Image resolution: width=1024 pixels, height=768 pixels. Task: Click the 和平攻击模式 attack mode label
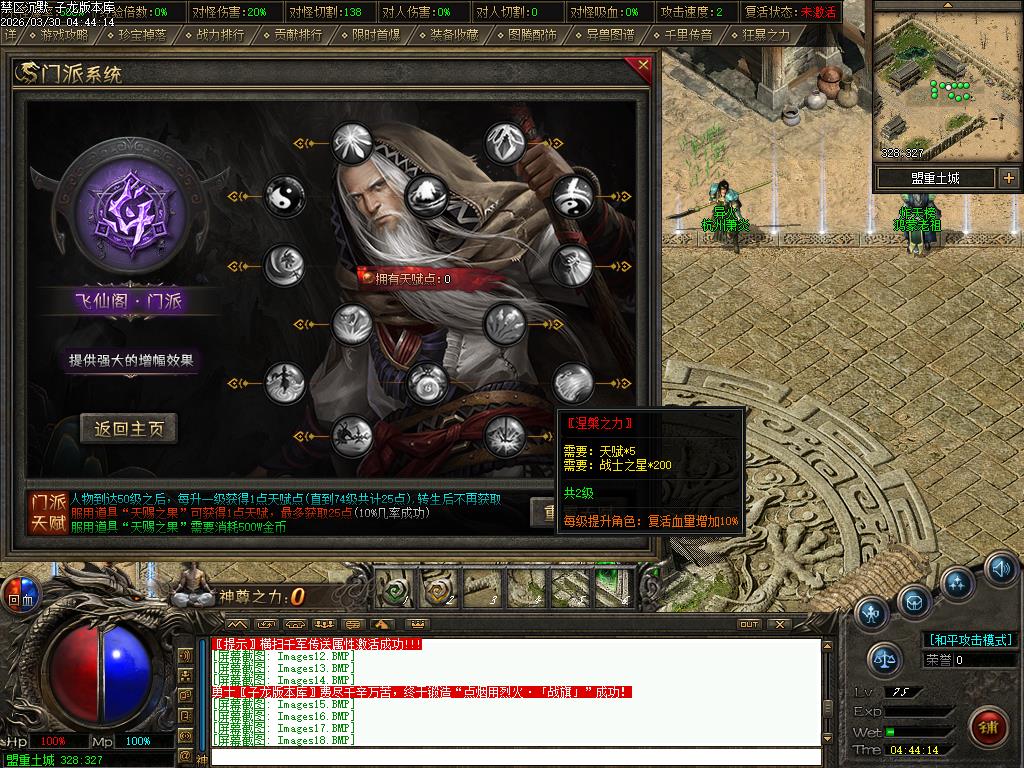click(x=970, y=640)
